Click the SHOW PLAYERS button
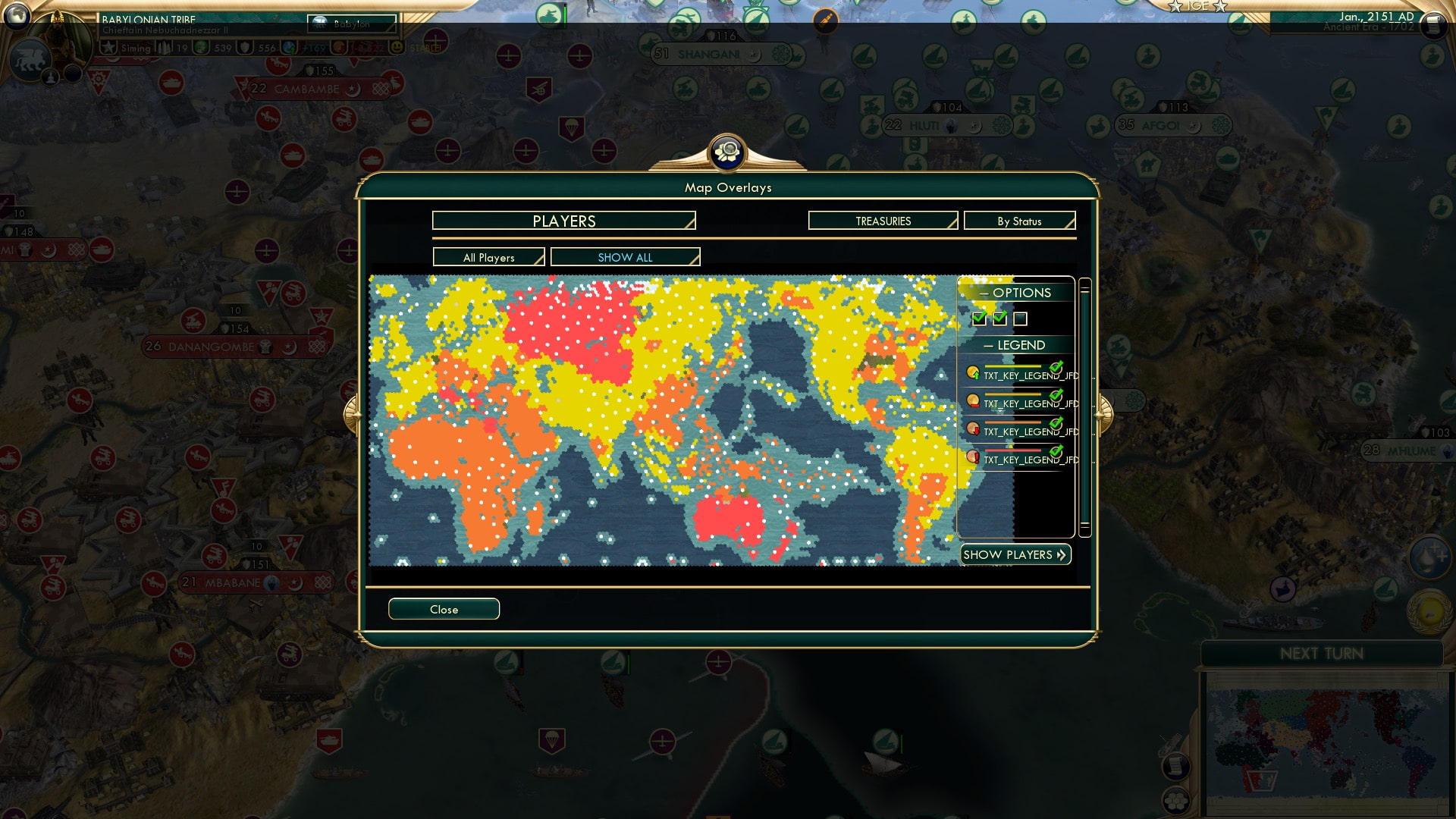1456x819 pixels. [1015, 554]
